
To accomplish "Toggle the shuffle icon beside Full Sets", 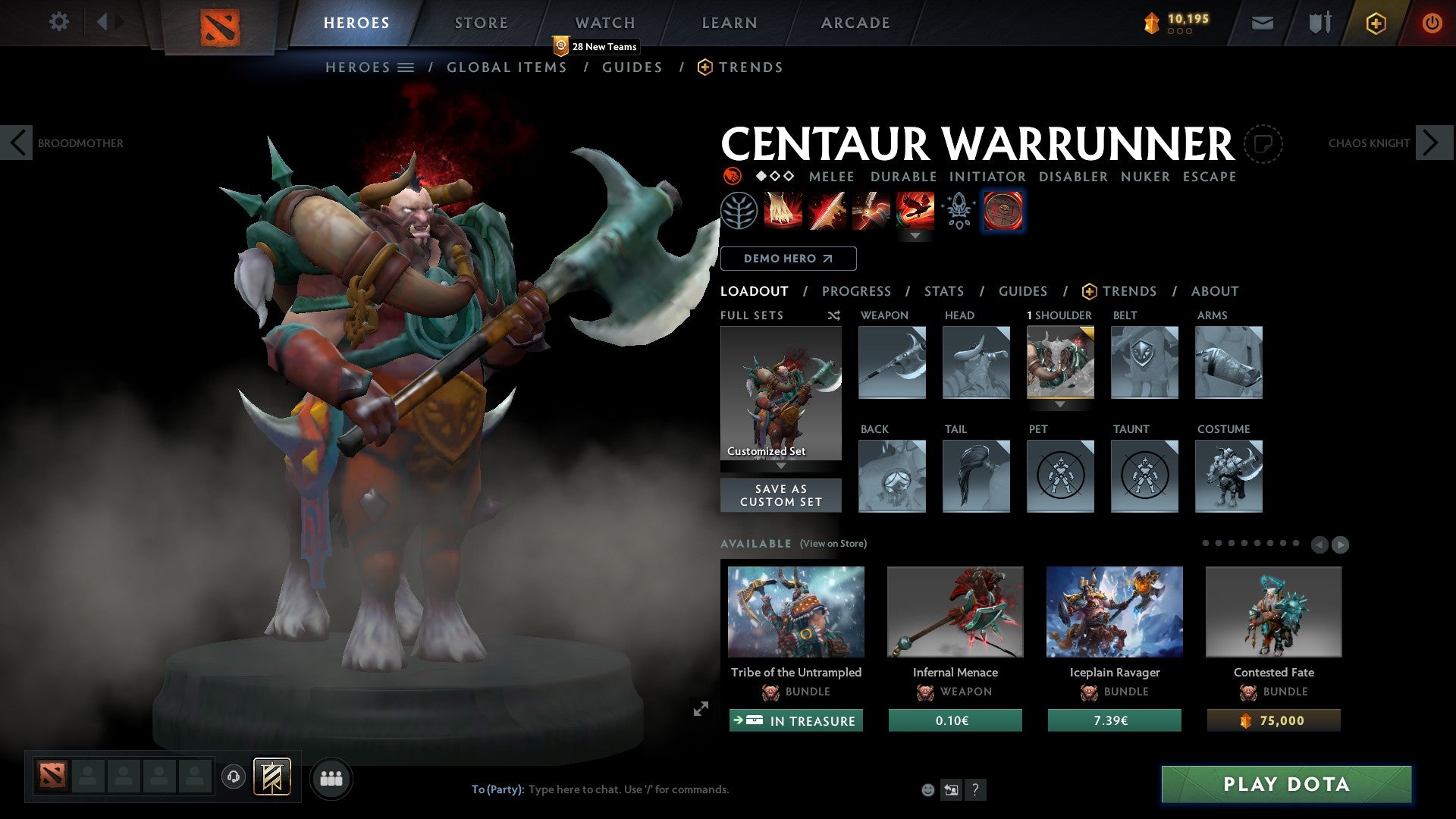I will pyautogui.click(x=834, y=315).
